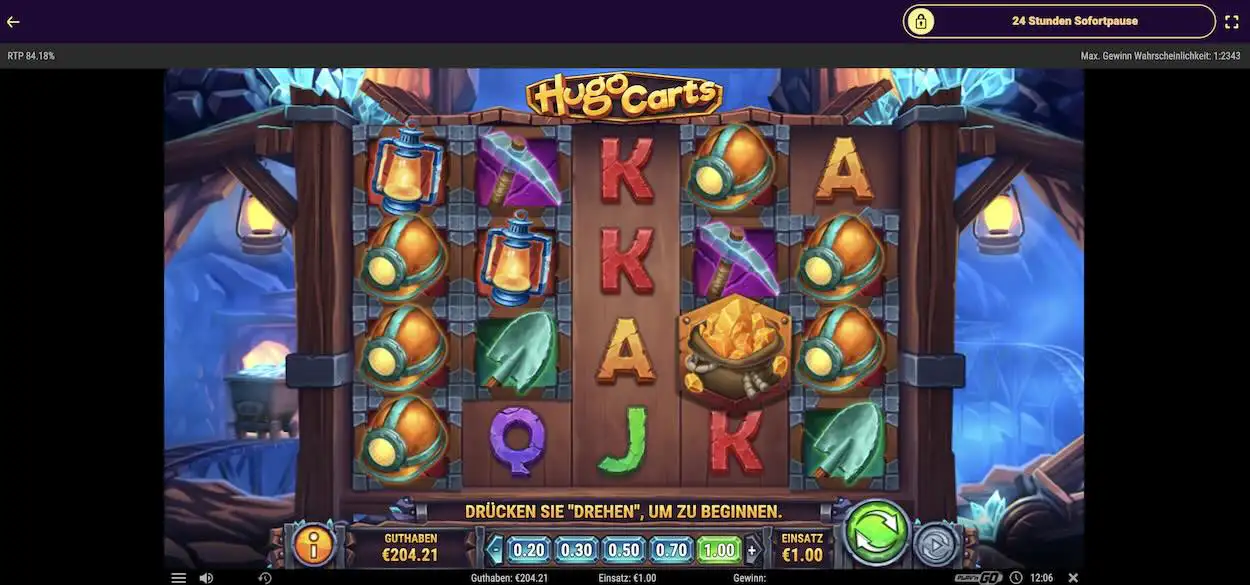Activate the 24 Stunden Sofortpause button
The width and height of the screenshot is (1250, 585).
(1059, 21)
